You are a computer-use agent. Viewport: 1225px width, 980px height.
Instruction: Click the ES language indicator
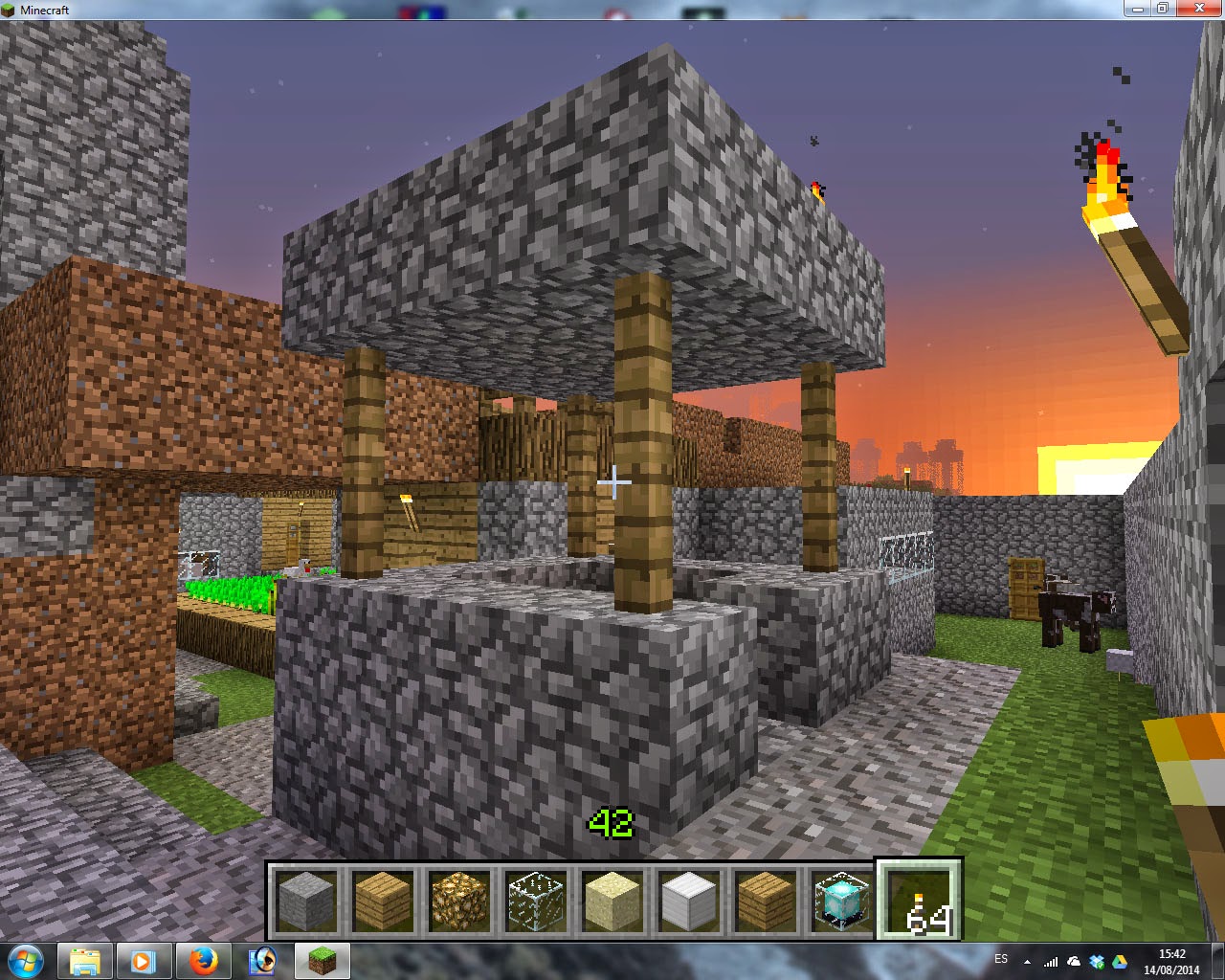(1003, 961)
